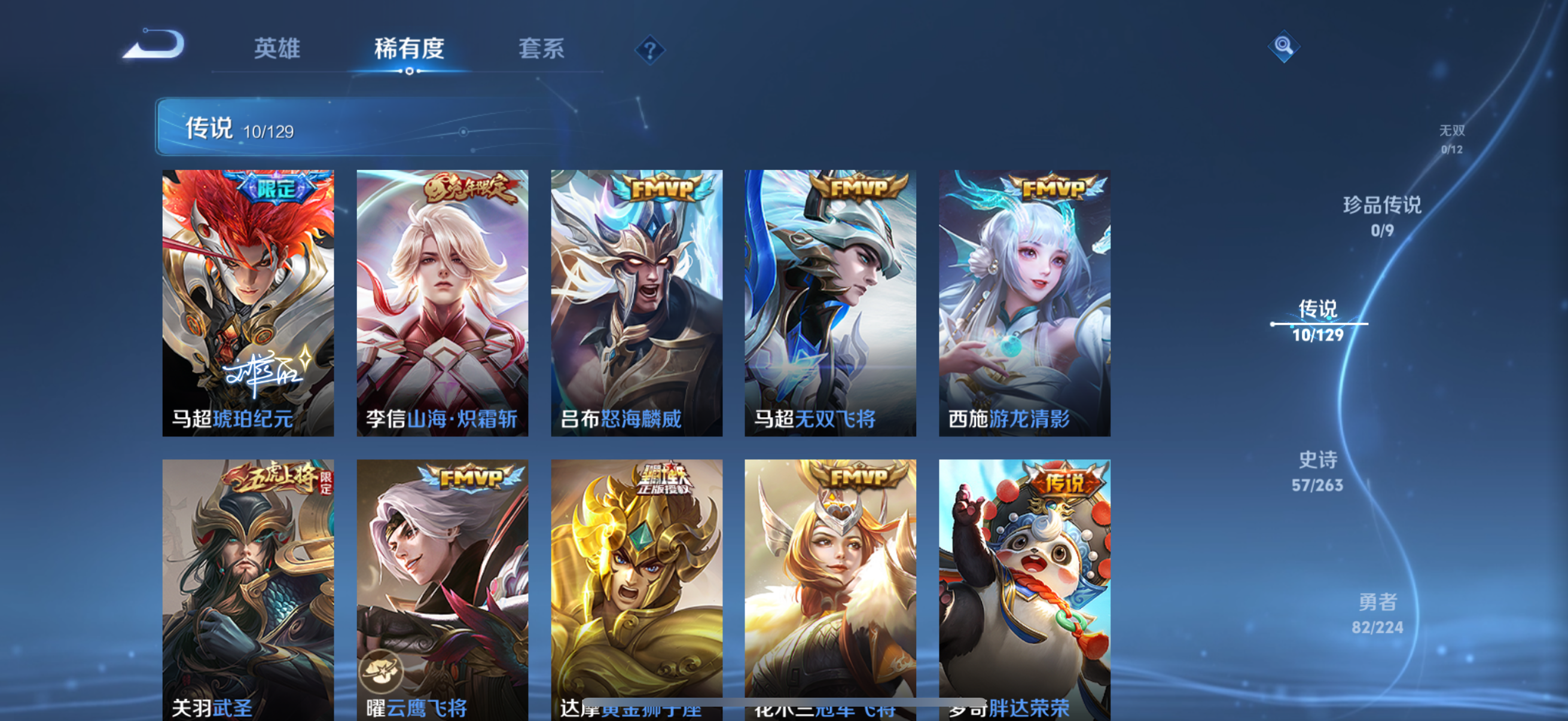Open skin search via the magnifier icon
This screenshot has width=1568, height=721.
point(1283,45)
